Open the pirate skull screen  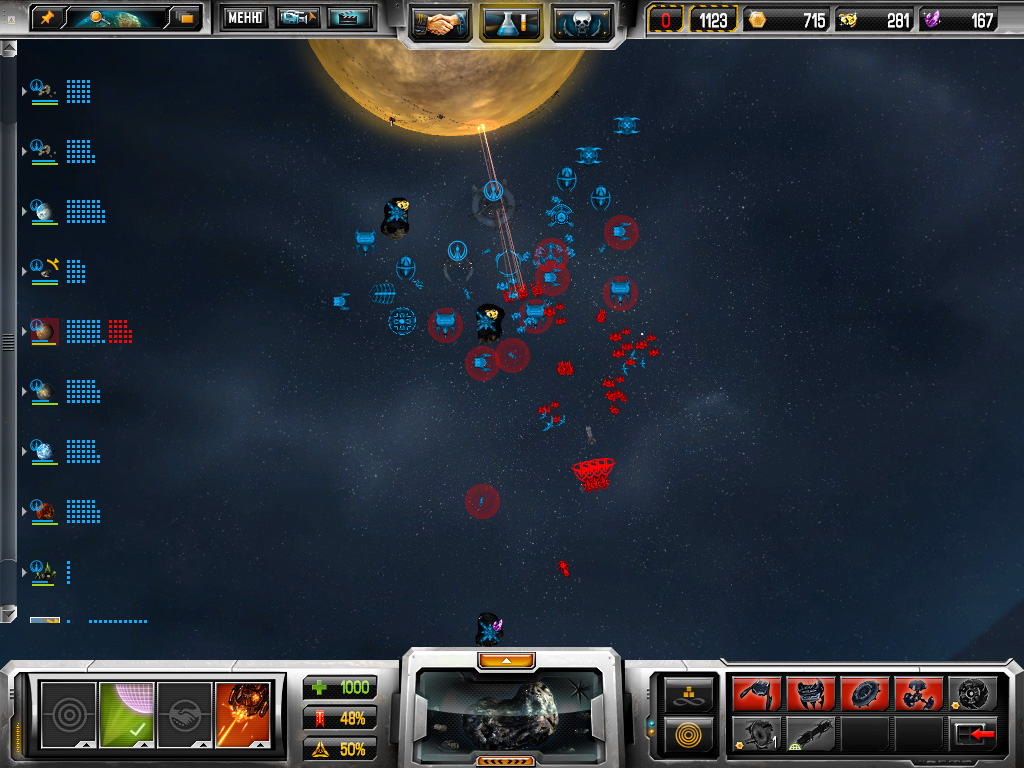582,21
